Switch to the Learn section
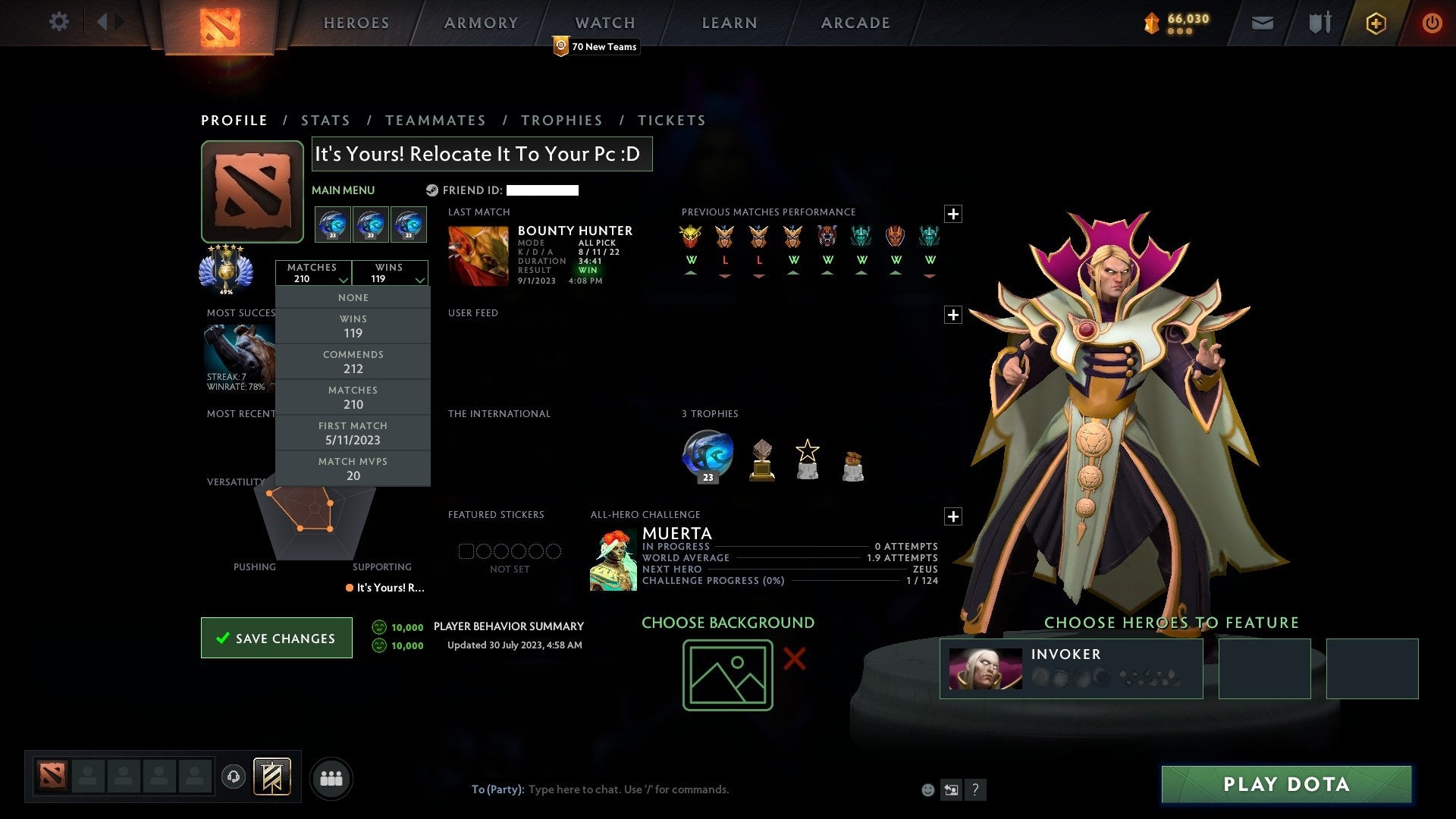 (x=729, y=23)
